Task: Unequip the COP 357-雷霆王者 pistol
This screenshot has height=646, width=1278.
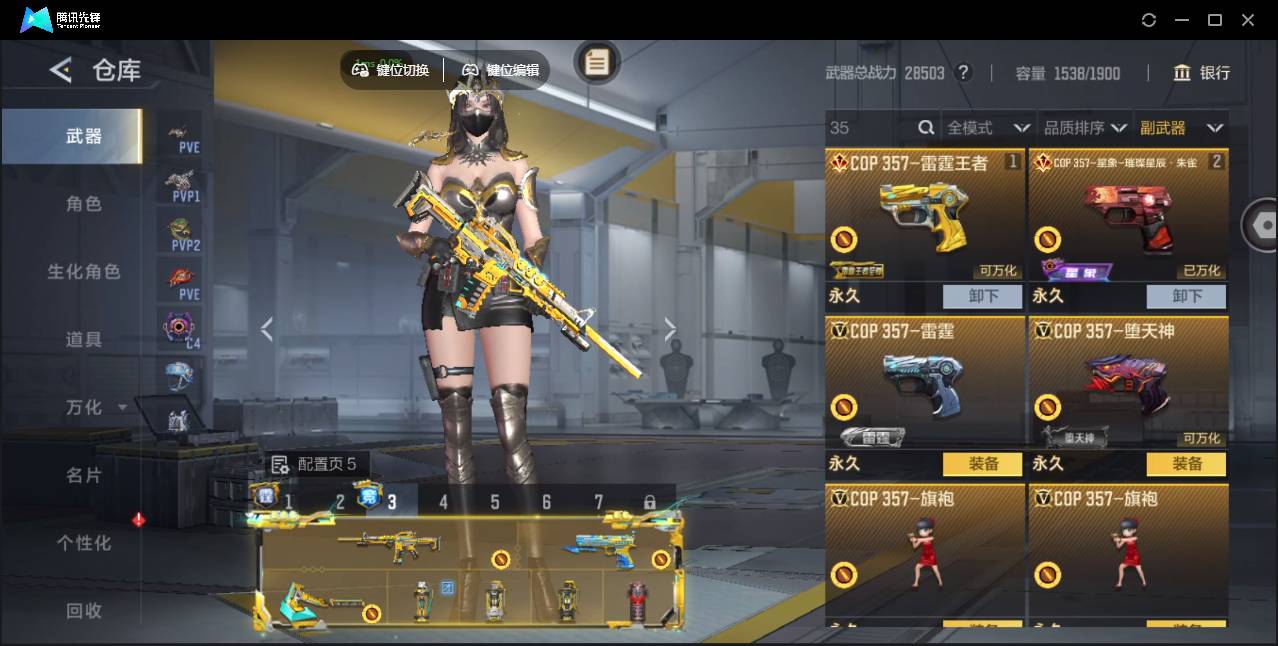Action: [982, 296]
